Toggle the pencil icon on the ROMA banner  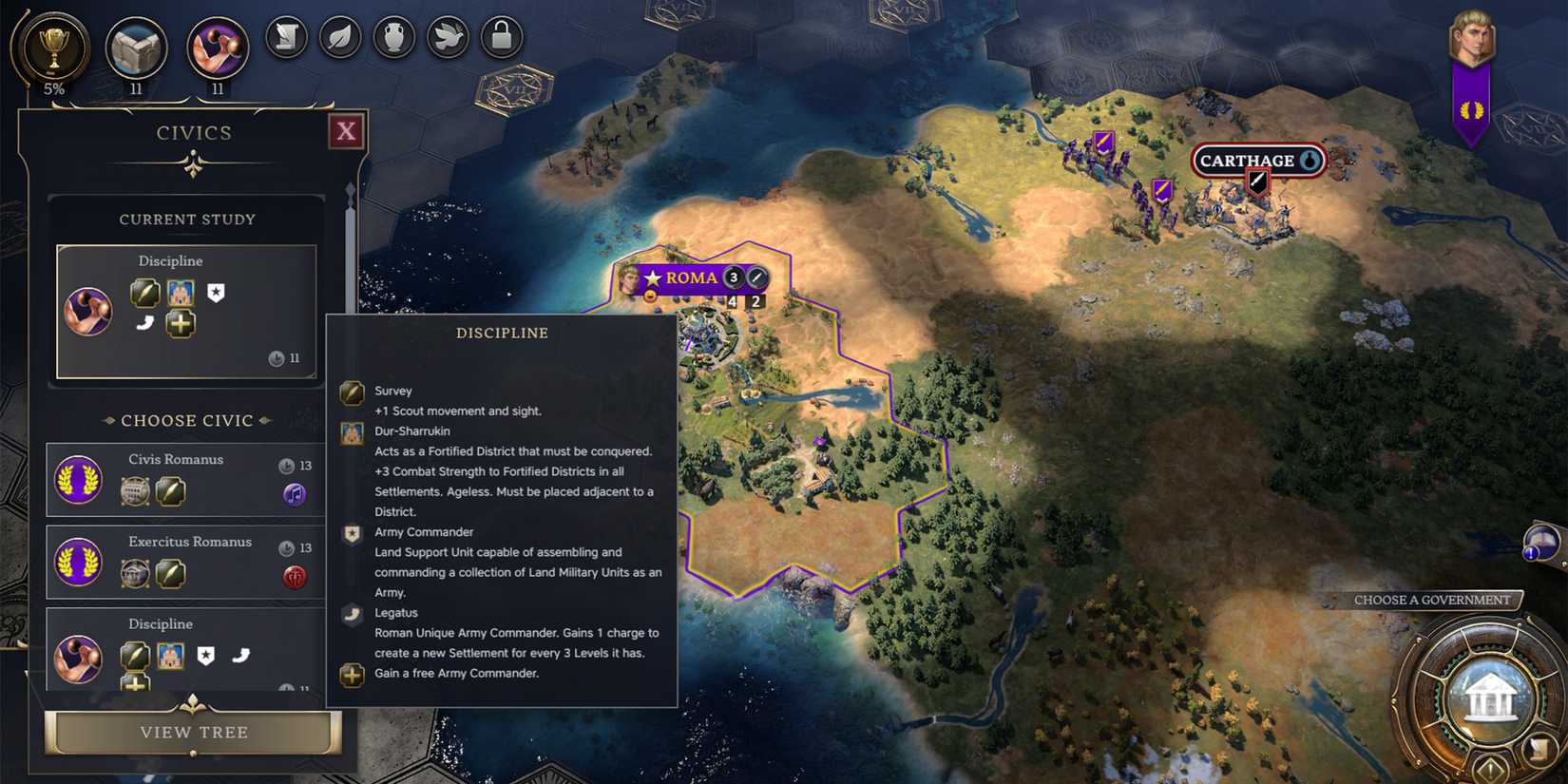tap(755, 277)
